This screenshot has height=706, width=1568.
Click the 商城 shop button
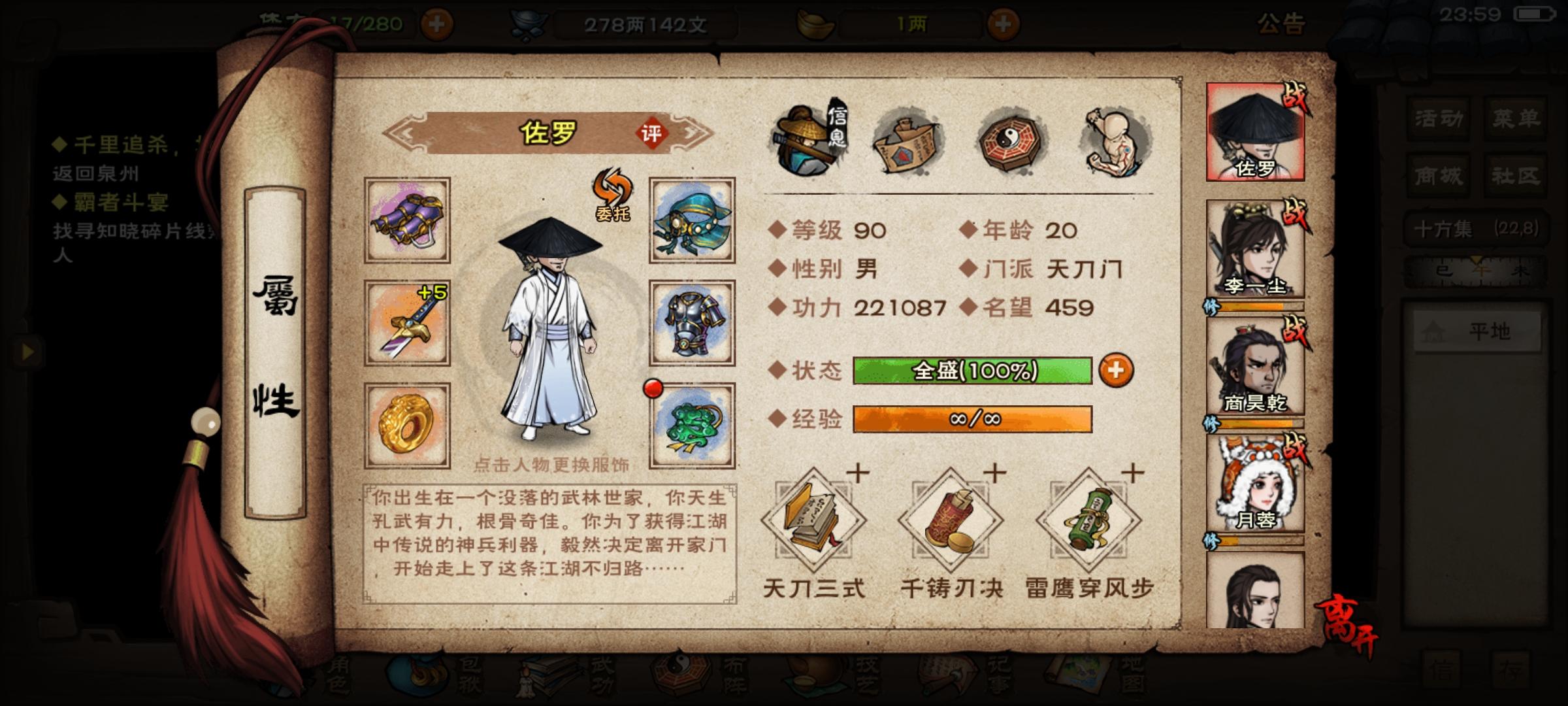[x=1437, y=176]
